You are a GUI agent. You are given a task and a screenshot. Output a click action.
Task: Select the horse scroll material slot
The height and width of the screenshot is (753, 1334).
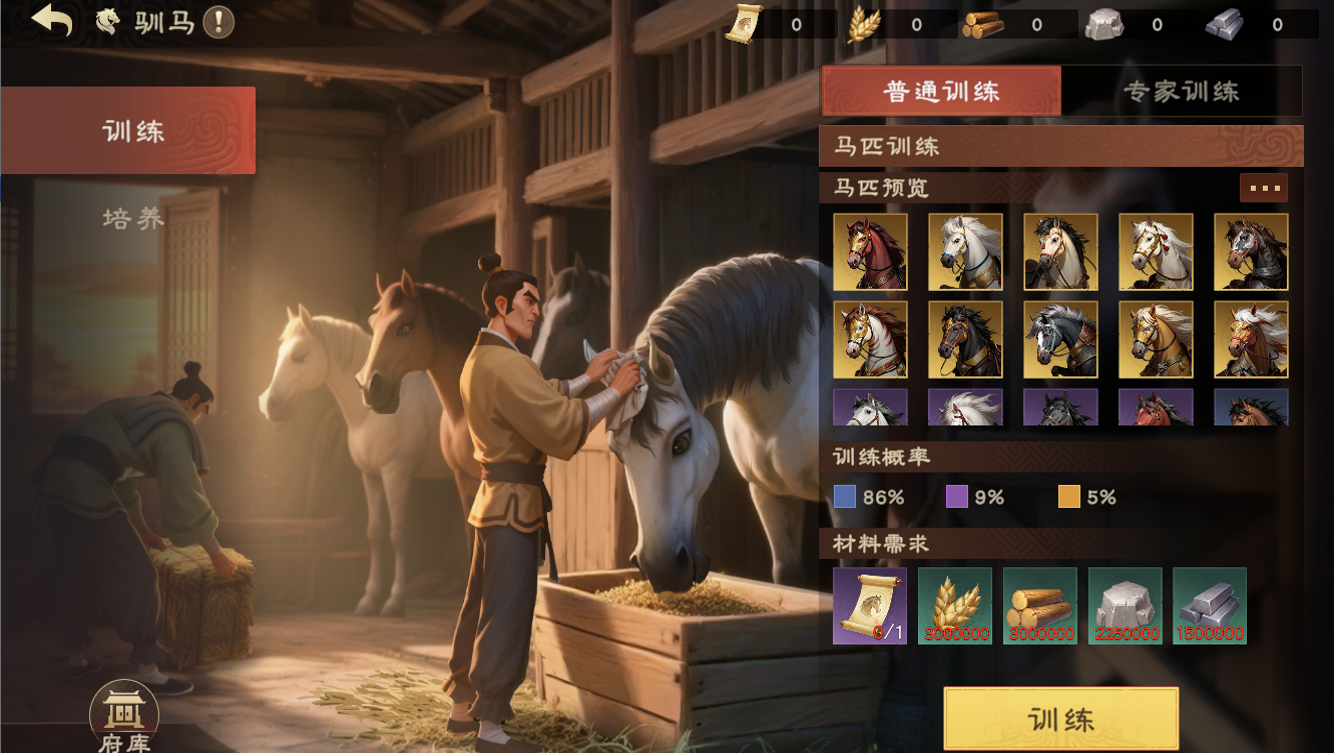(x=870, y=606)
